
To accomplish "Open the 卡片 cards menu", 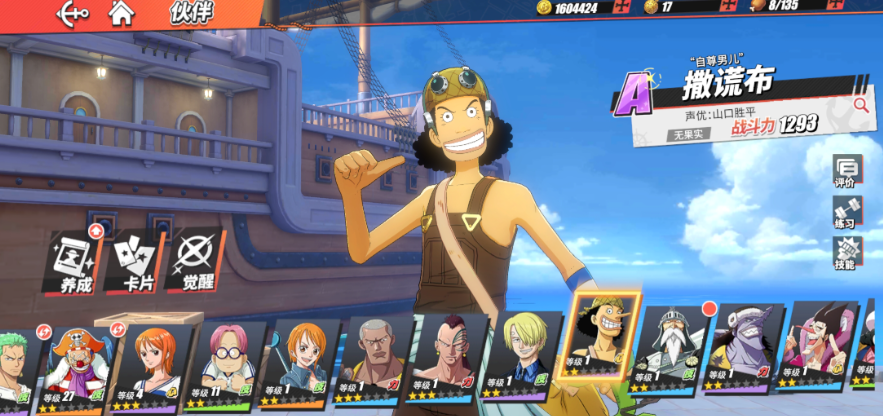I will [135, 262].
